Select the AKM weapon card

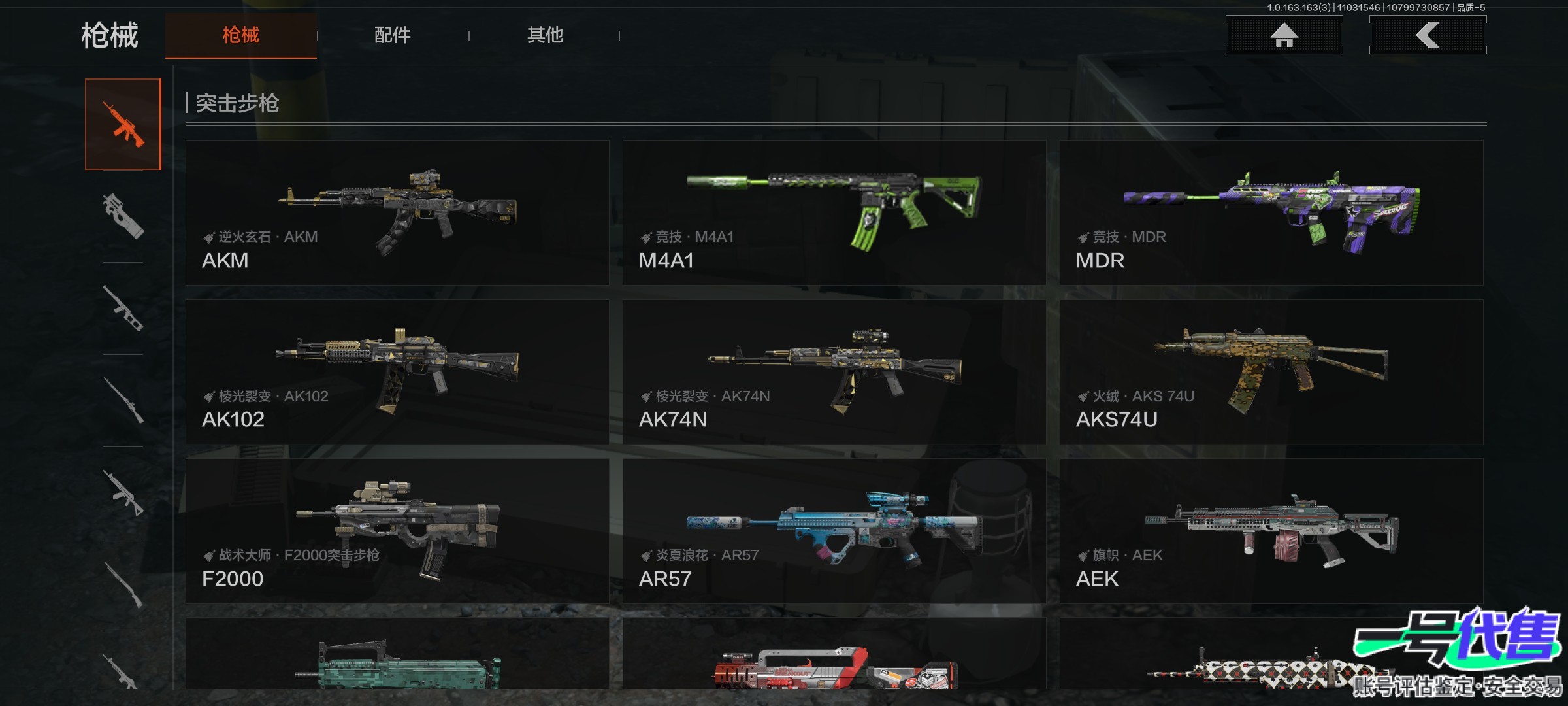click(x=397, y=212)
